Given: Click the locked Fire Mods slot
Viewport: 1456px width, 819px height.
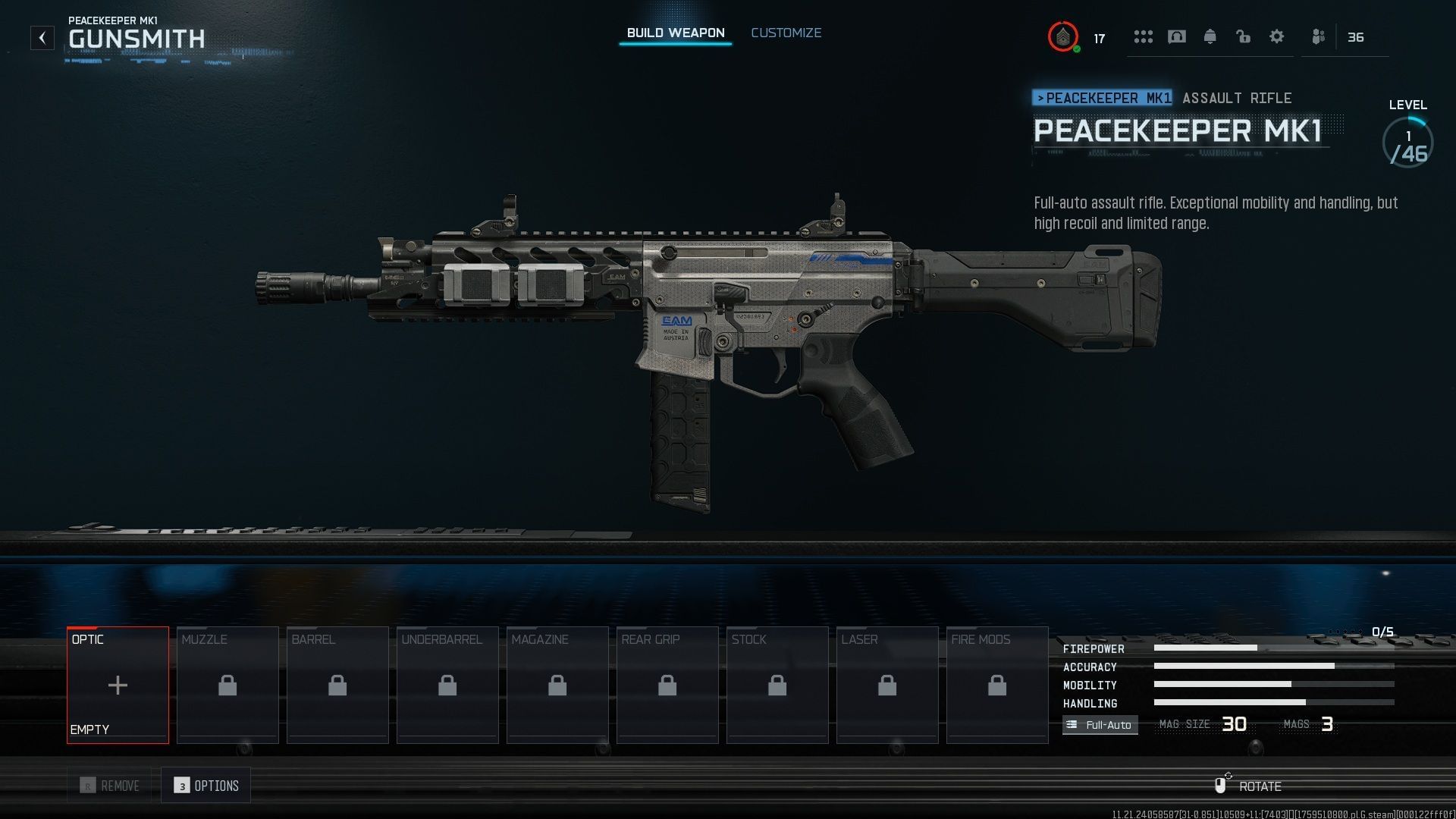Looking at the screenshot, I should tap(997, 685).
